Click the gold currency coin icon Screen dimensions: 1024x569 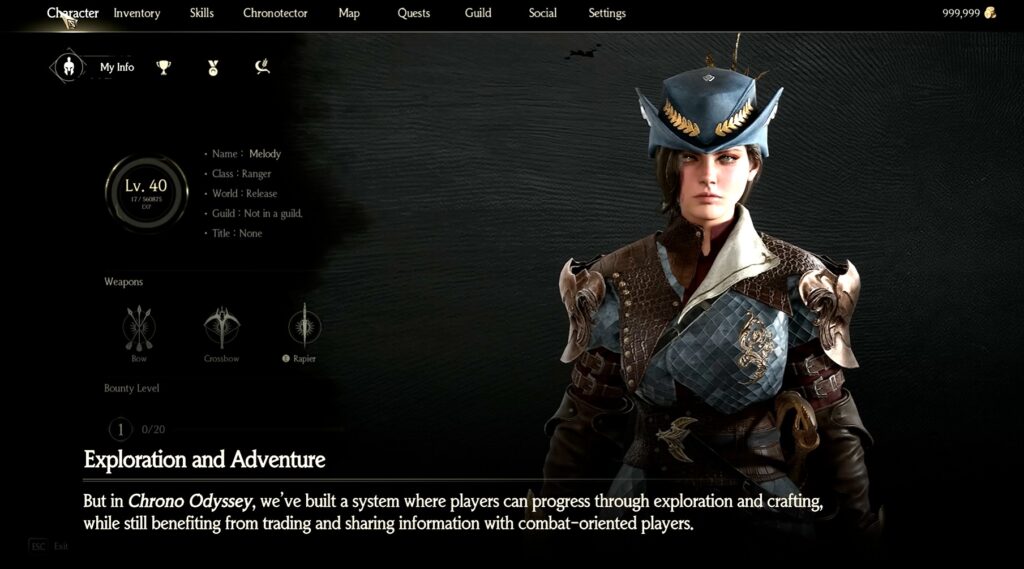pyautogui.click(x=990, y=13)
